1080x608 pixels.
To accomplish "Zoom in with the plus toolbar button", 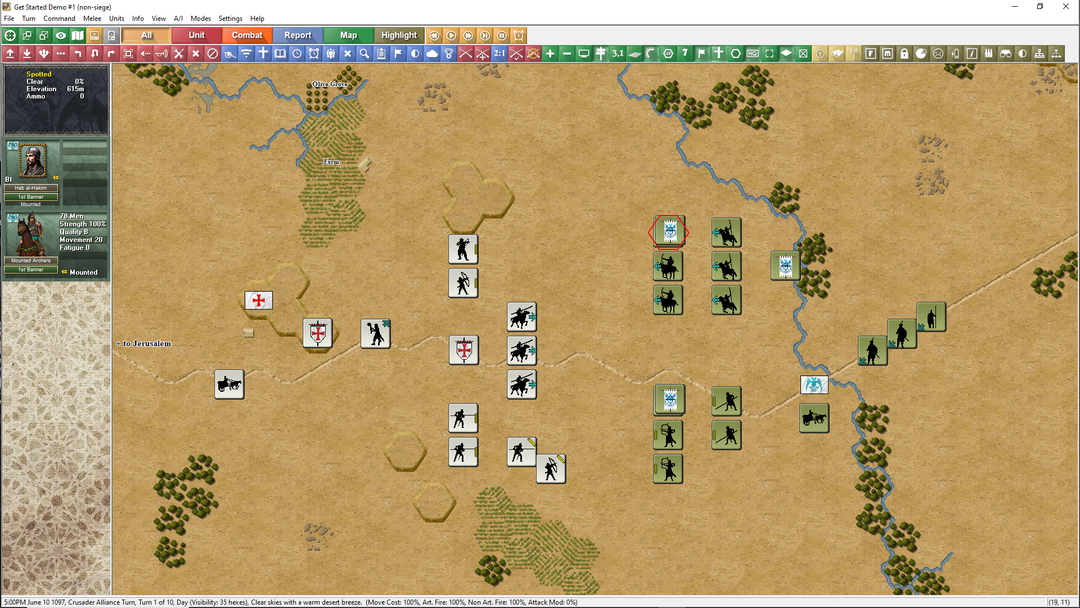I will (550, 53).
